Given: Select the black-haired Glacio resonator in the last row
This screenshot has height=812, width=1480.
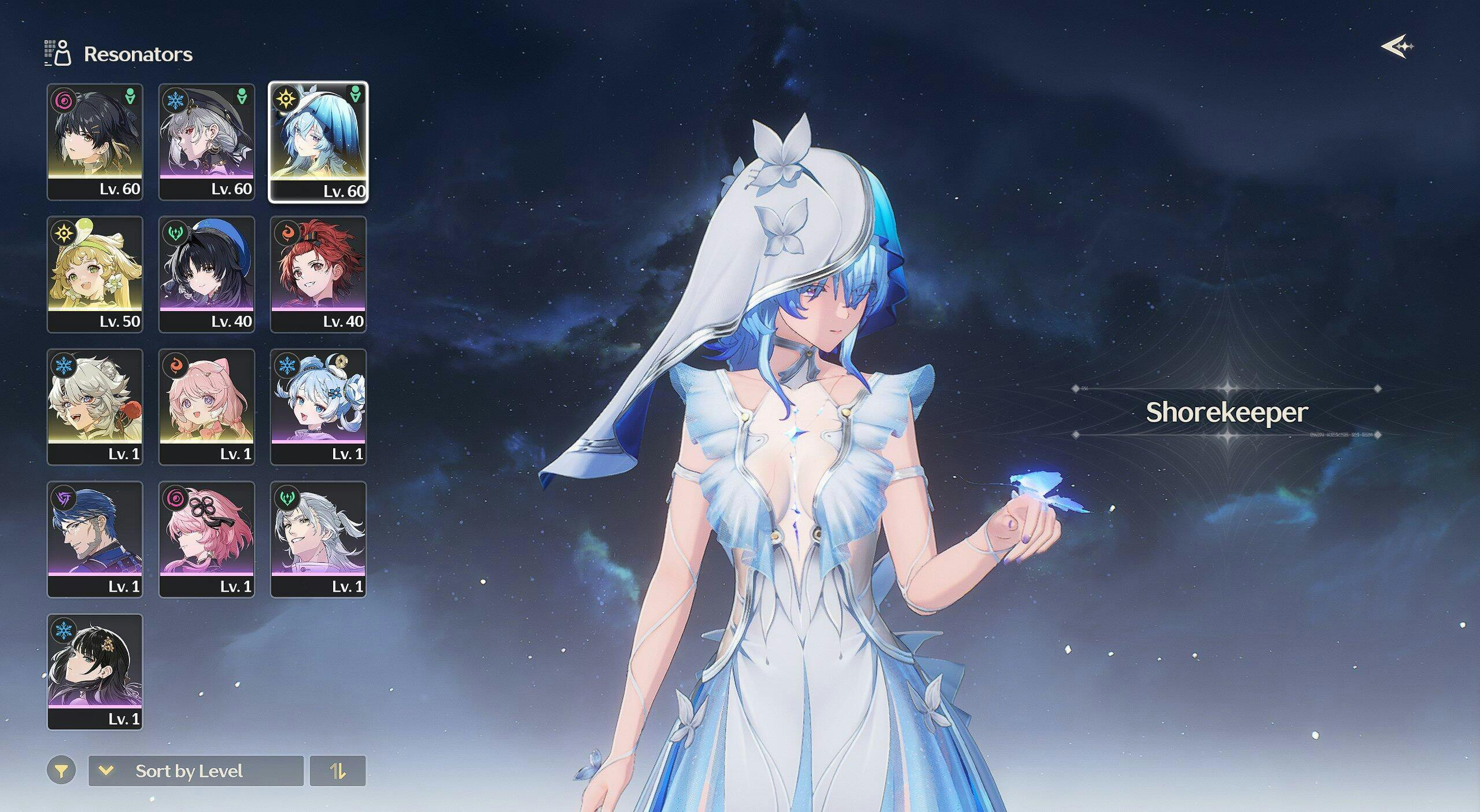Looking at the screenshot, I should click(x=95, y=671).
